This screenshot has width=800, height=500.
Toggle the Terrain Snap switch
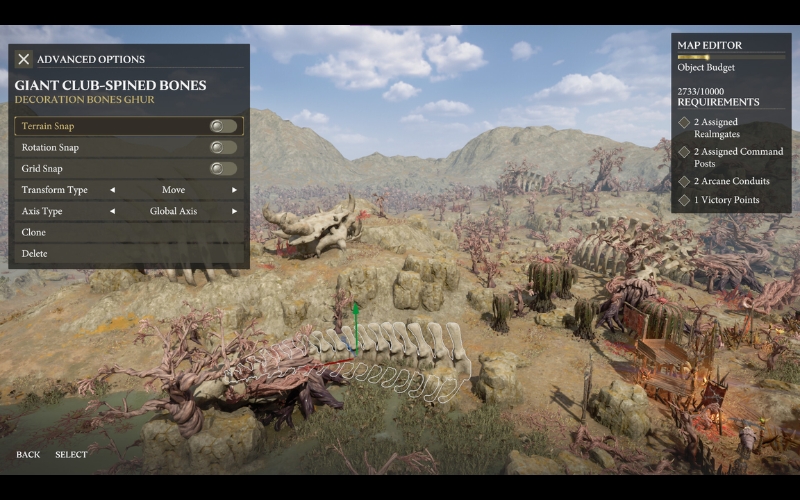(223, 126)
